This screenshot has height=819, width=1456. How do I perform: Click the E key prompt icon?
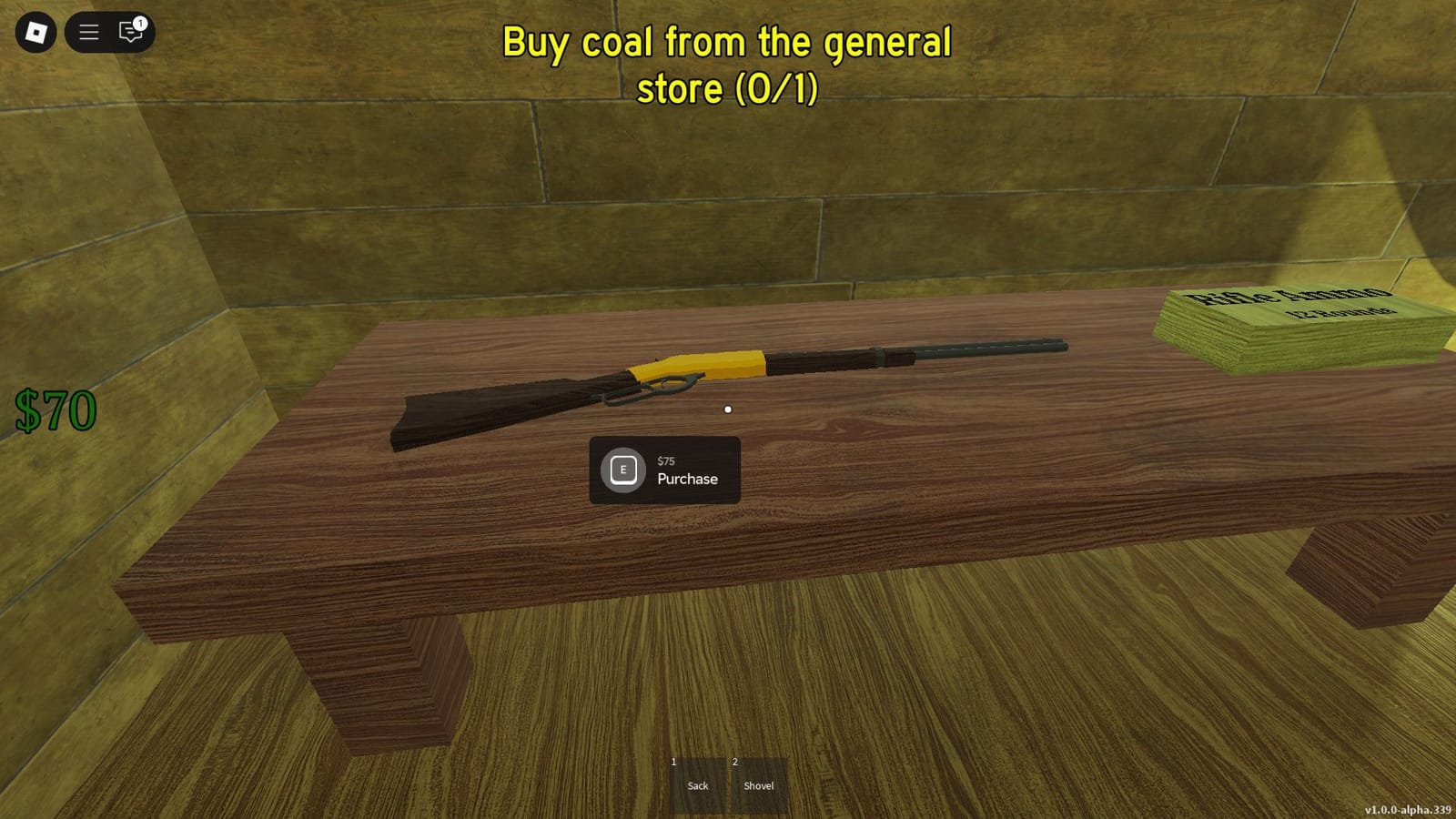pos(622,470)
